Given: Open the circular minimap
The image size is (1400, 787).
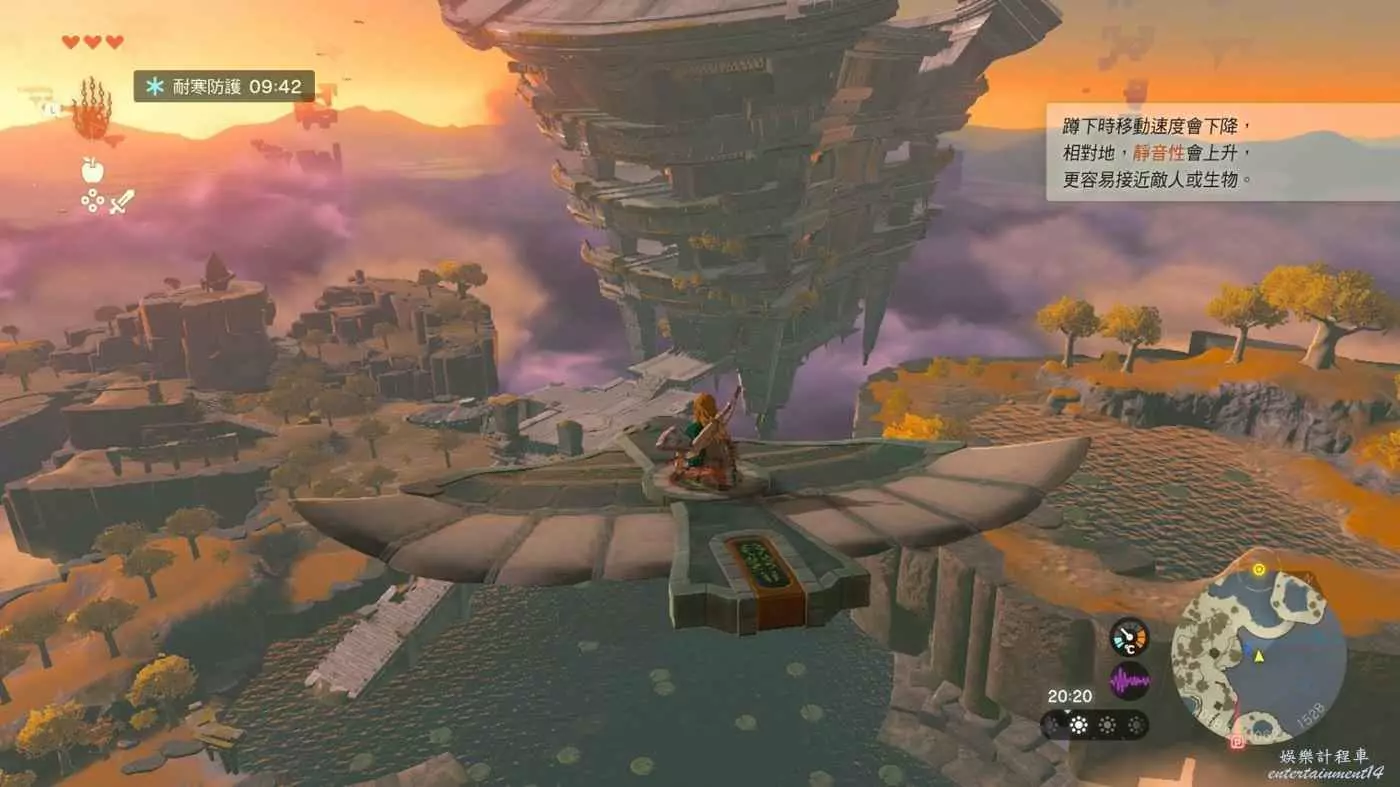Looking at the screenshot, I should tap(1258, 656).
